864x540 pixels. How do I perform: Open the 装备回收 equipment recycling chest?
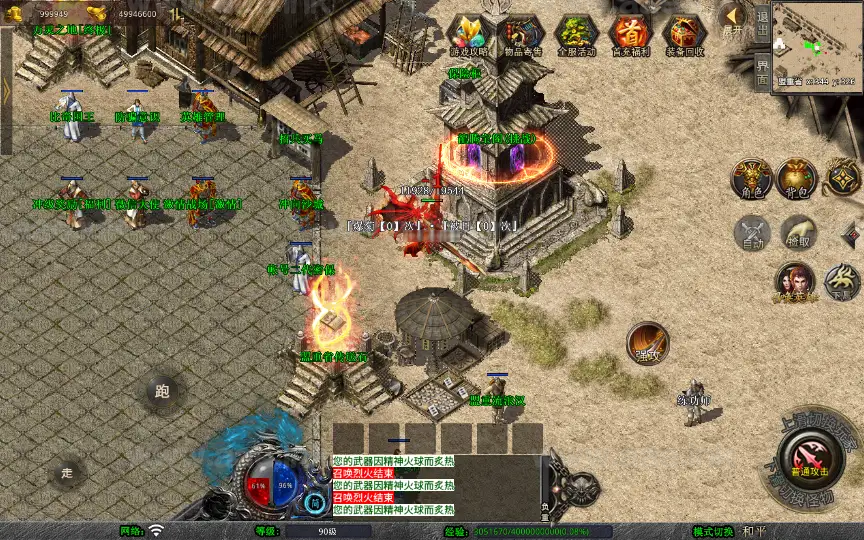684,33
